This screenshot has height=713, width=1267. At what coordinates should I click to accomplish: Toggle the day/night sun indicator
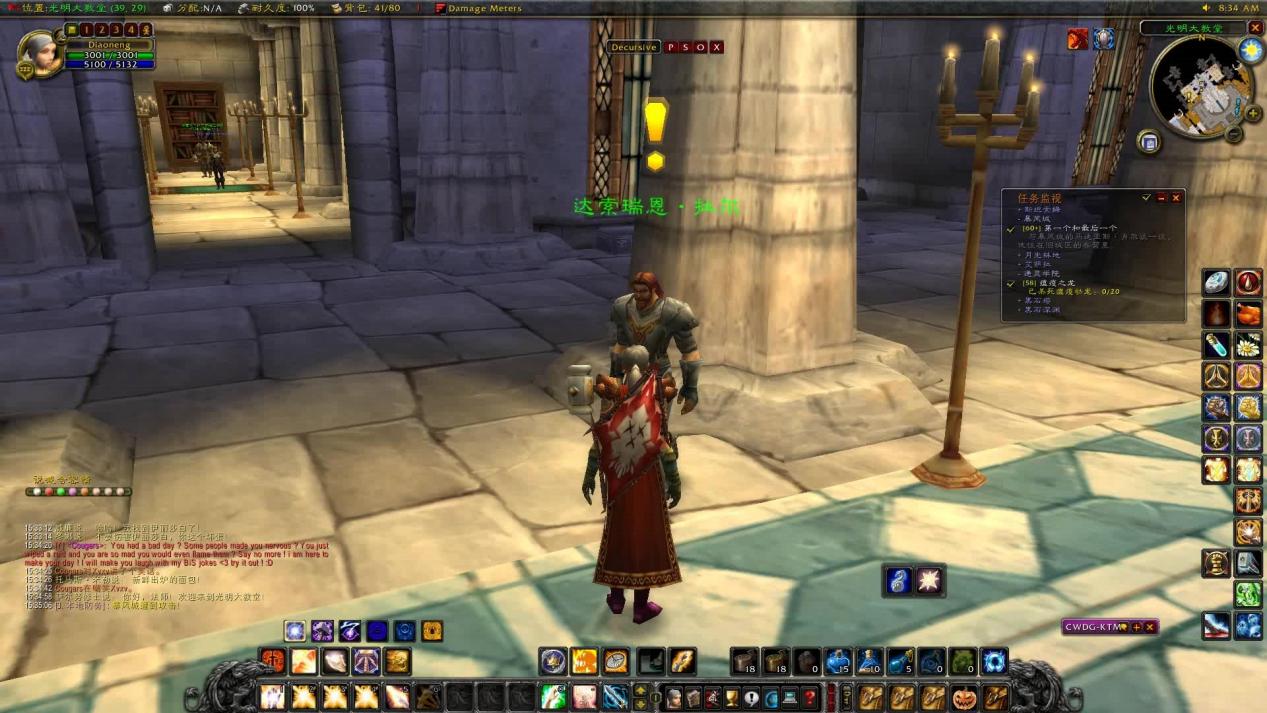(x=1250, y=49)
